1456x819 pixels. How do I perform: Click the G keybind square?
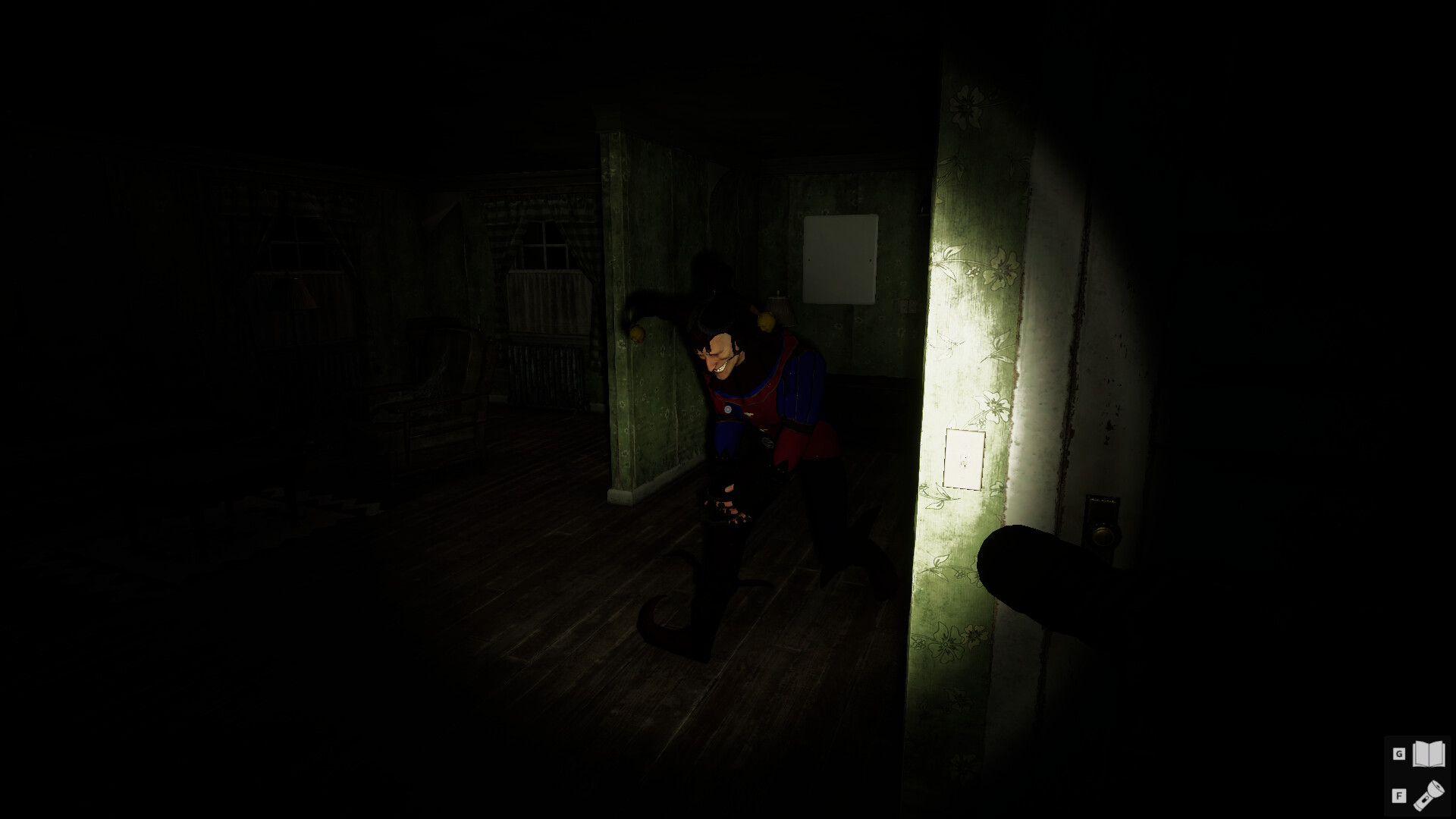[x=1399, y=755]
